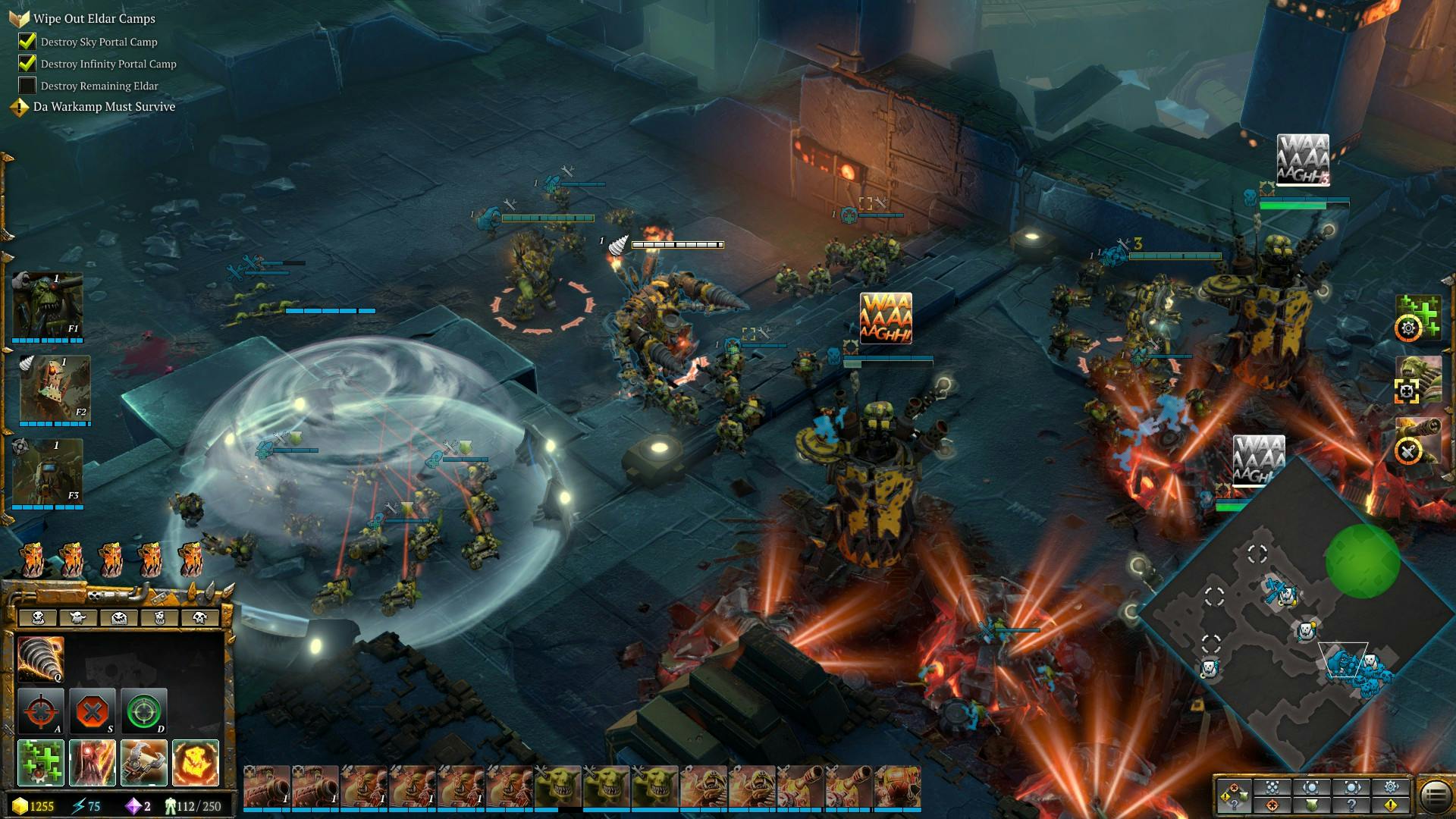The width and height of the screenshot is (1456, 819).
Task: Click the gear icon in the minimap controls
Action: [x=1391, y=787]
